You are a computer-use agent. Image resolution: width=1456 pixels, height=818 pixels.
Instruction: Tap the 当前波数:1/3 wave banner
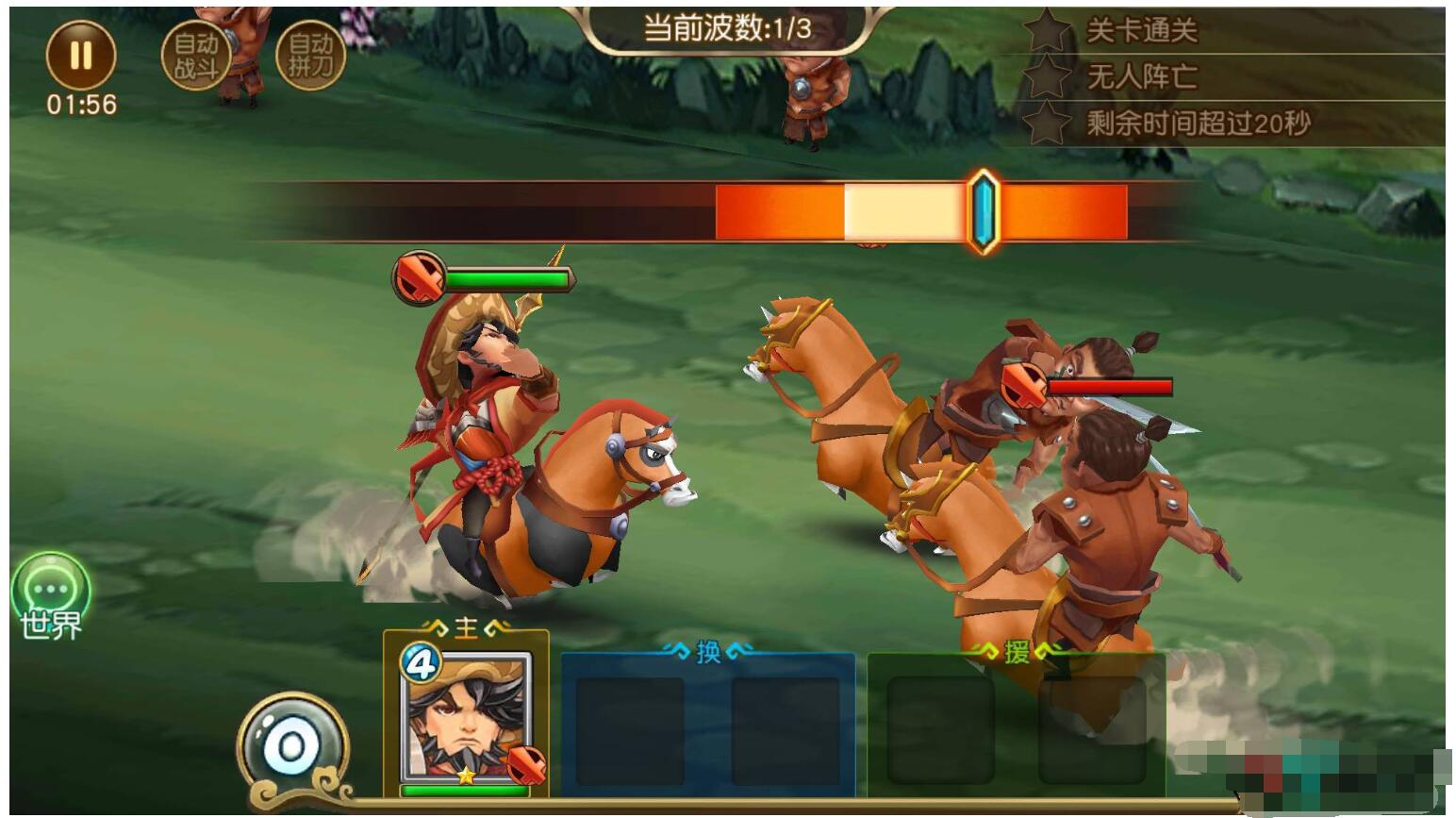pos(728,25)
